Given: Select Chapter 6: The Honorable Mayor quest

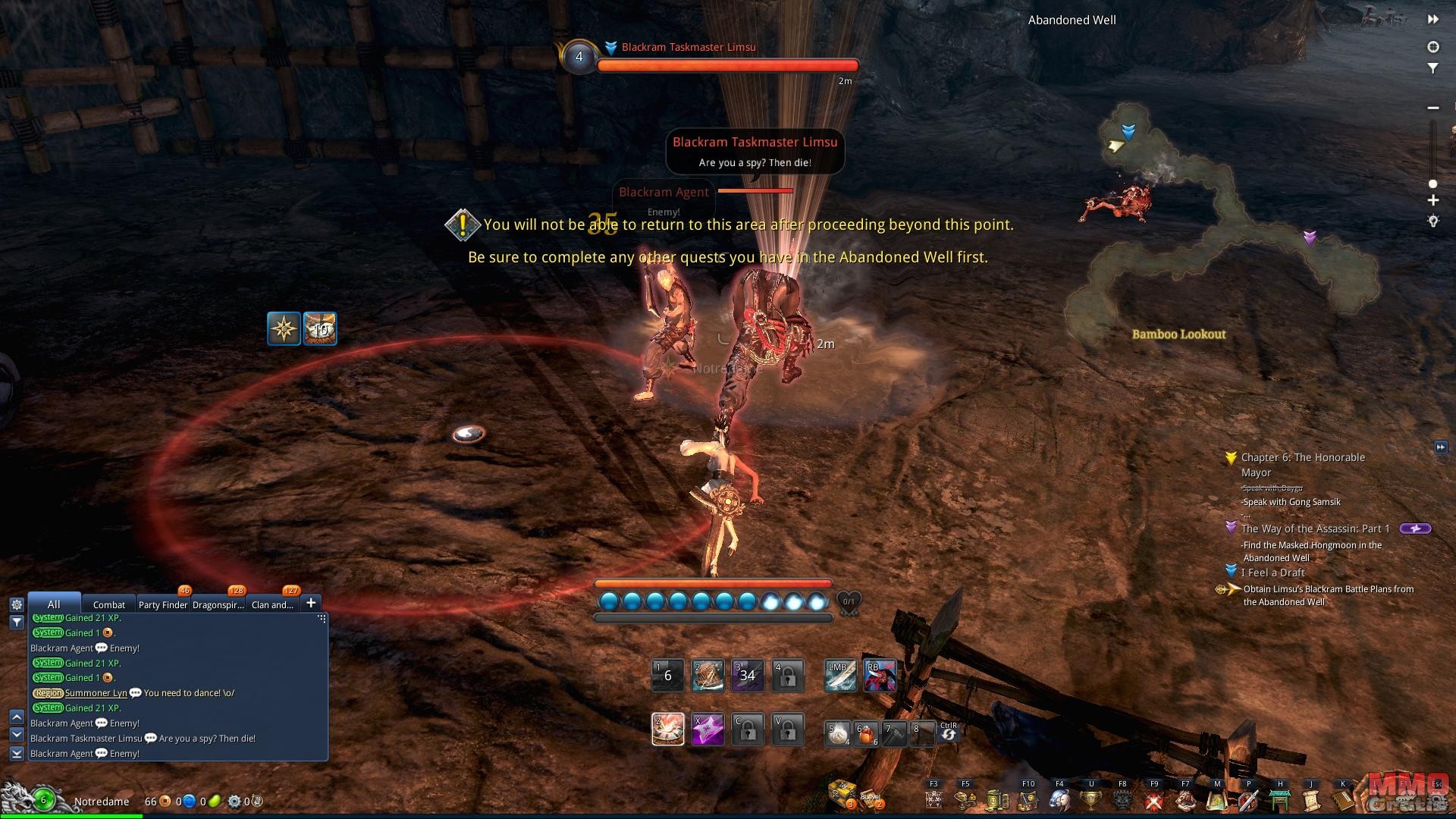Looking at the screenshot, I should 1303,457.
